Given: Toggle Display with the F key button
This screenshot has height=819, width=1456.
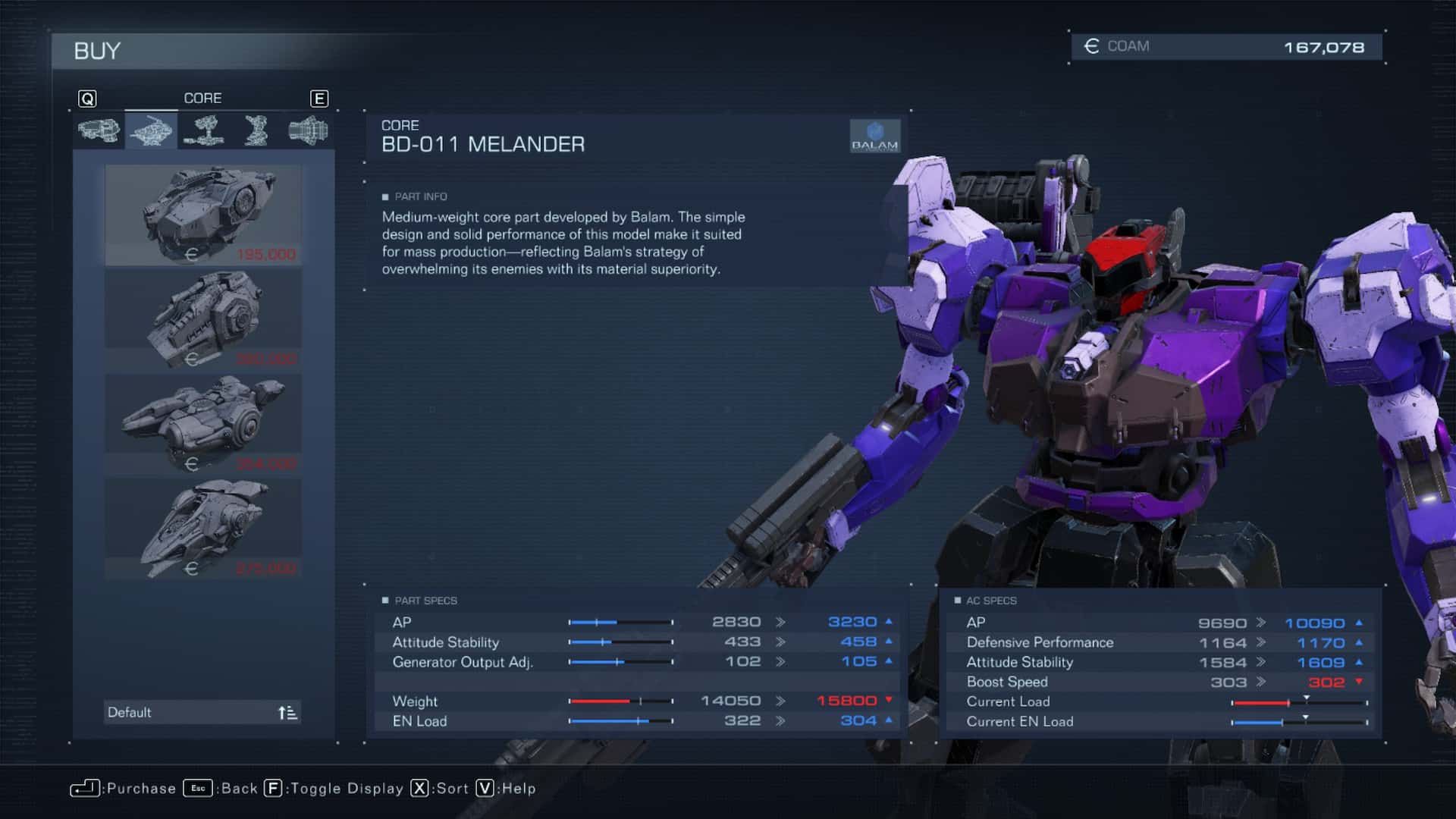Looking at the screenshot, I should pos(273,789).
